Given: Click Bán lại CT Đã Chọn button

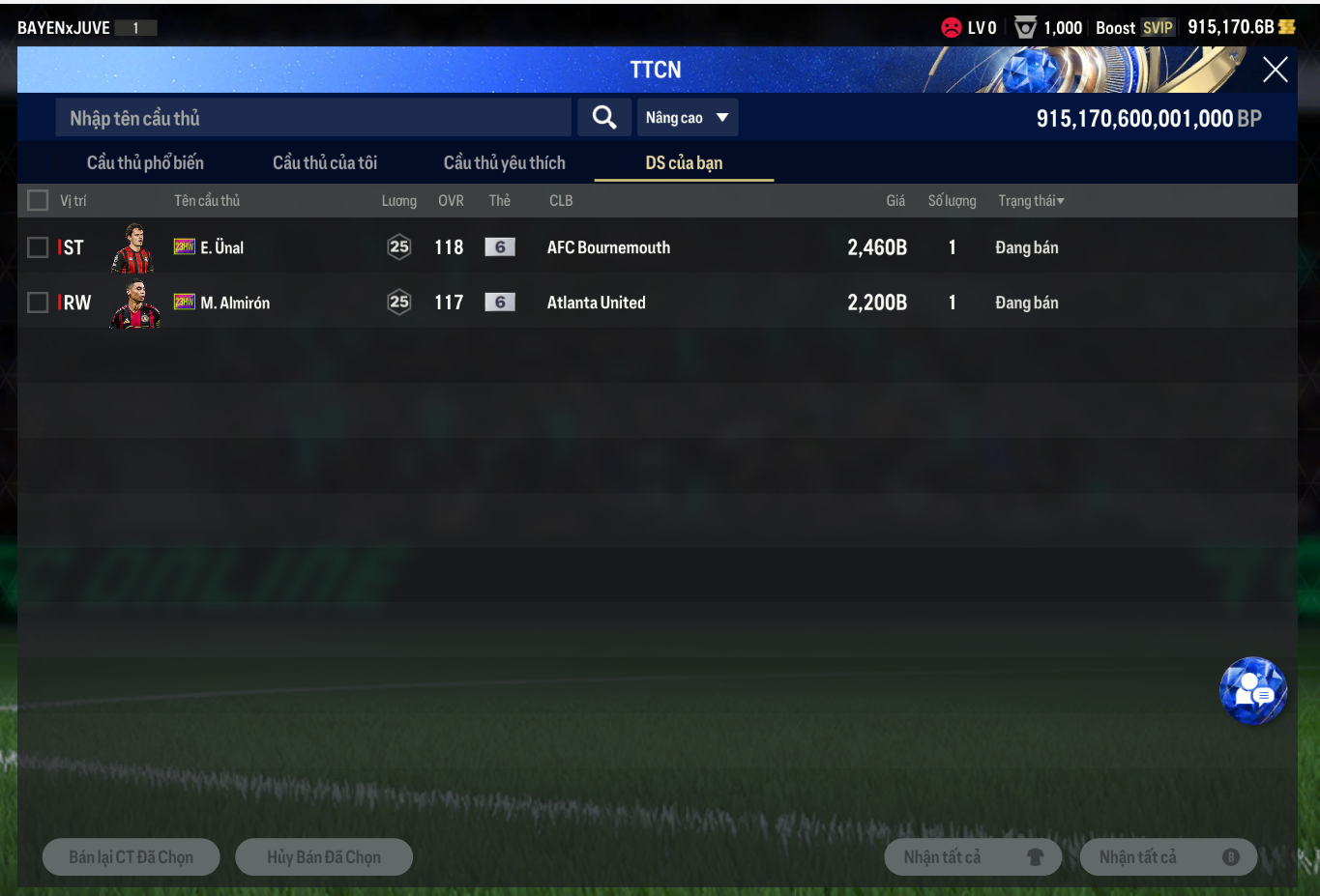Looking at the screenshot, I should (132, 857).
